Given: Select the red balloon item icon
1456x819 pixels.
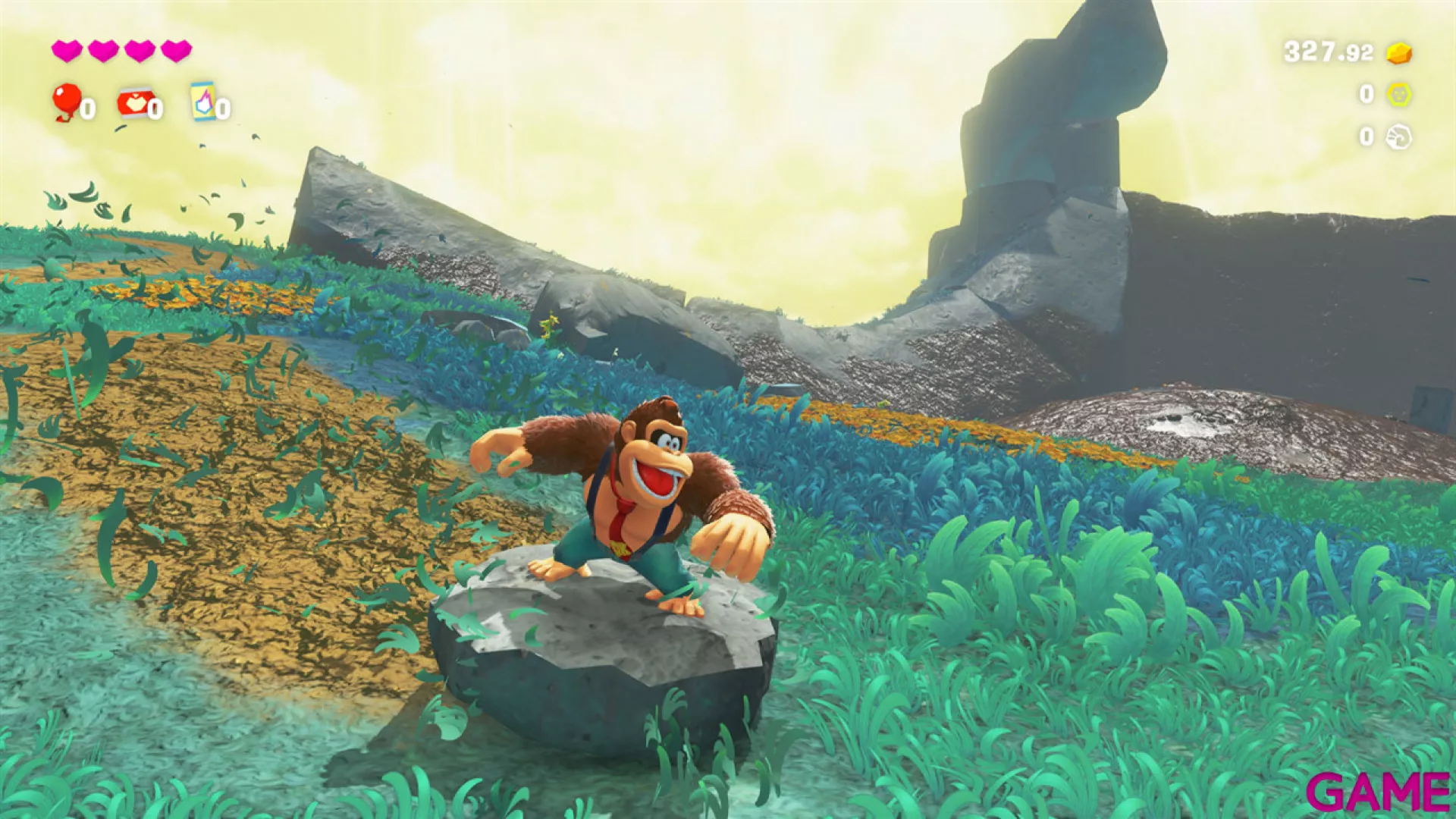Looking at the screenshot, I should [67, 101].
